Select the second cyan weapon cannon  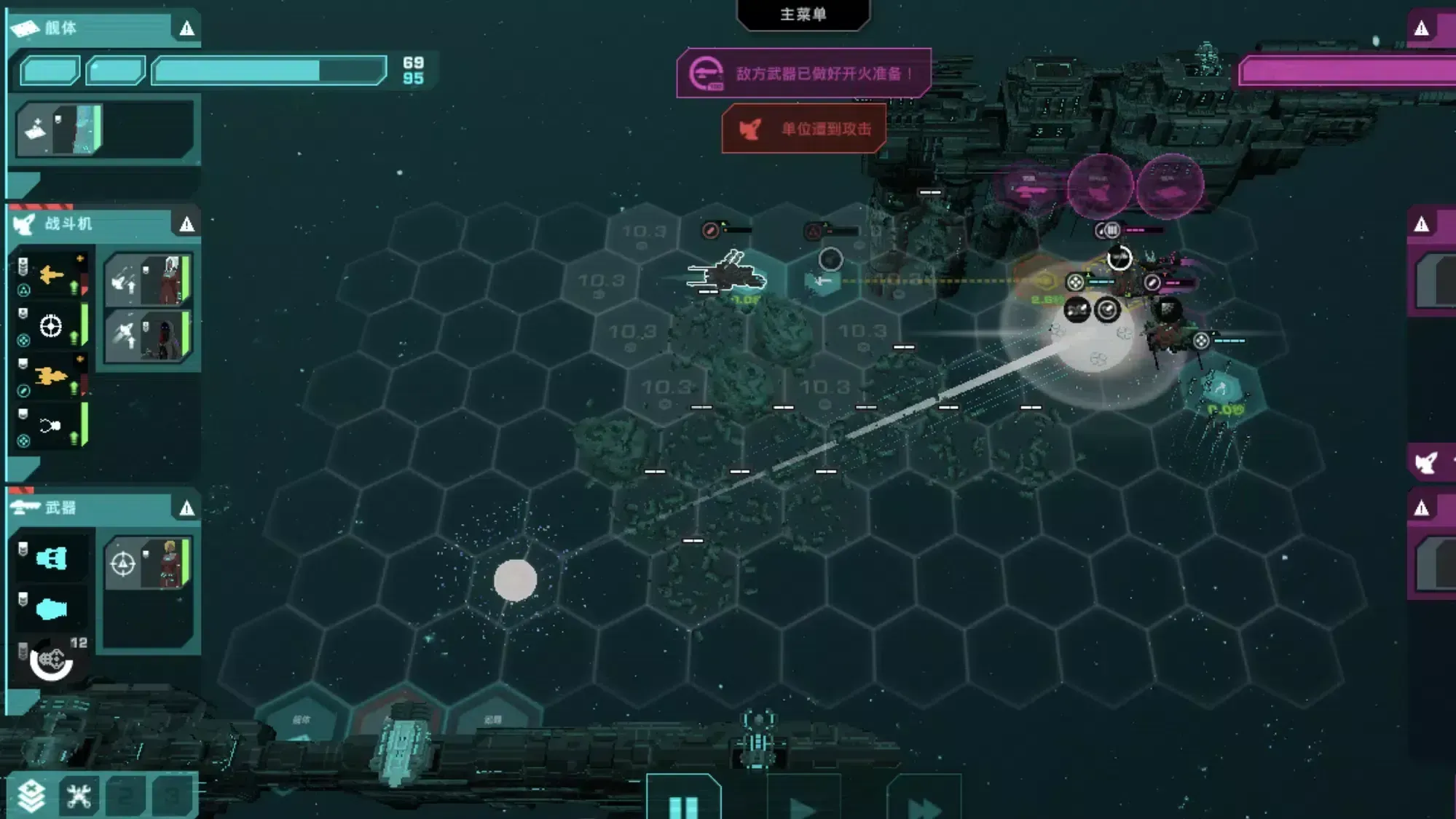tap(51, 609)
